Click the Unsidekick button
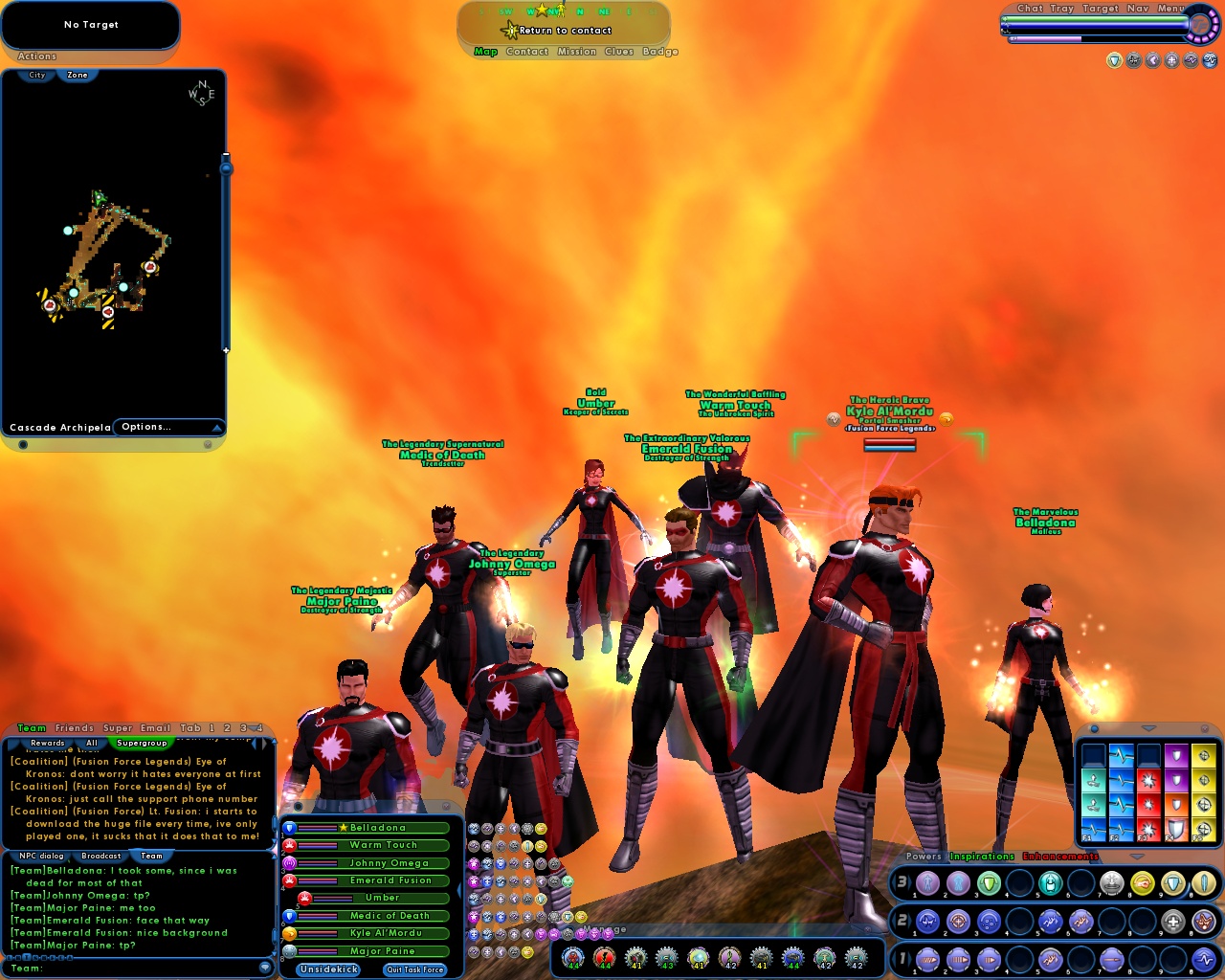 [x=327, y=969]
